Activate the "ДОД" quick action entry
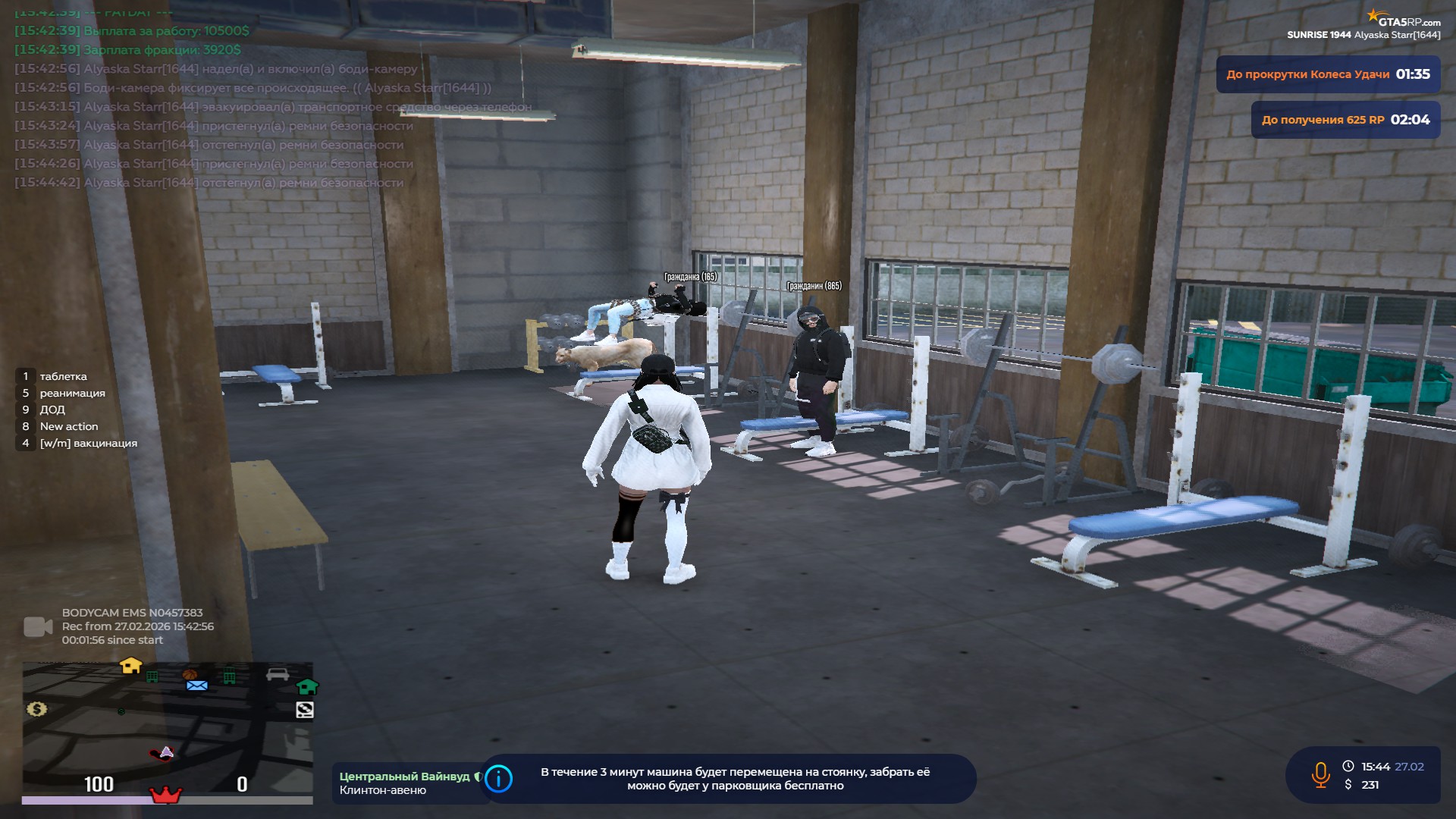This screenshot has width=1456, height=819. coord(52,409)
